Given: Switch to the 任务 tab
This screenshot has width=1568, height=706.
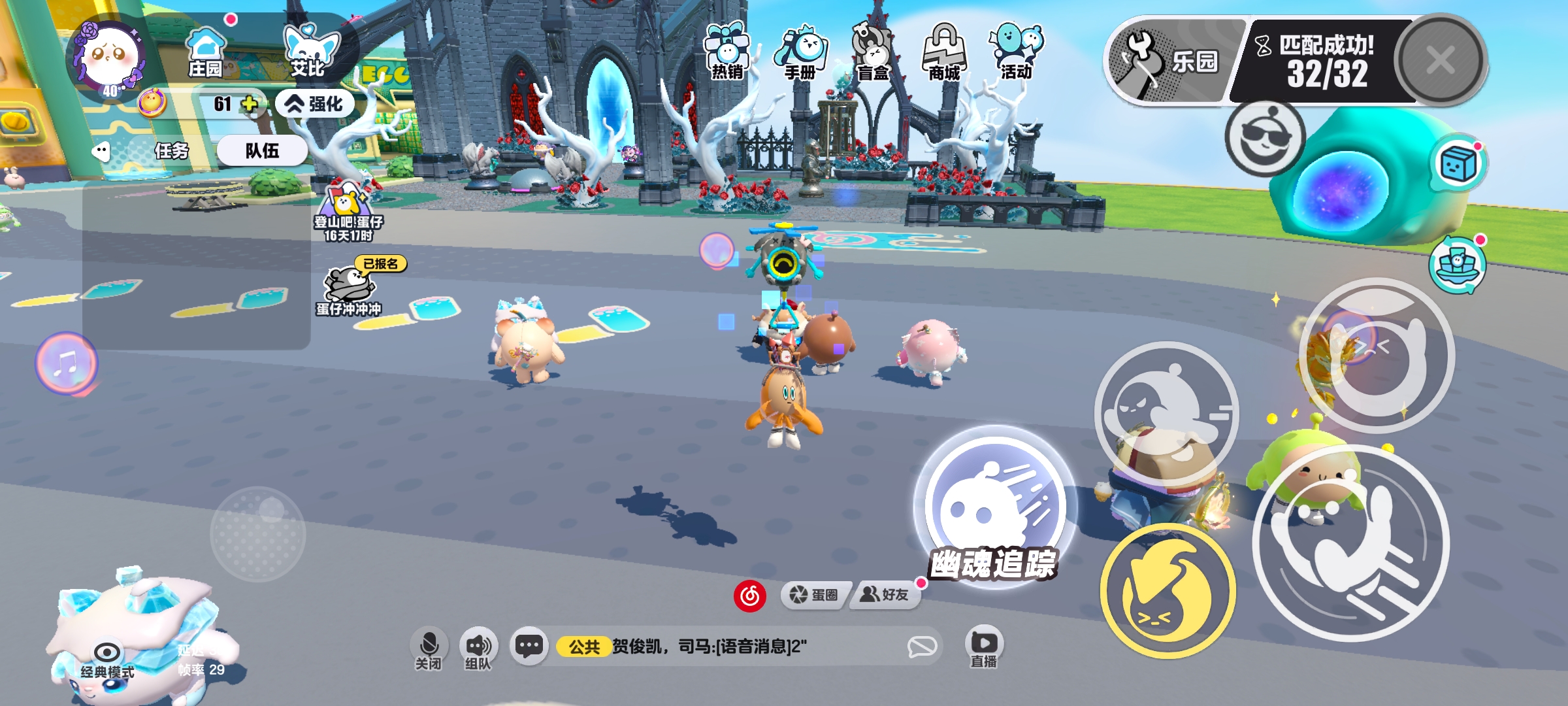Looking at the screenshot, I should [171, 151].
